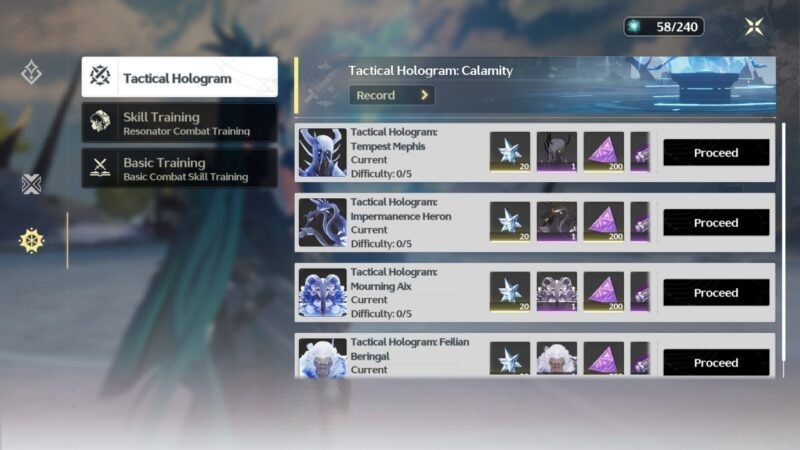800x450 pixels.
Task: Proceed with Feilian Beringal hologram
Action: click(716, 362)
